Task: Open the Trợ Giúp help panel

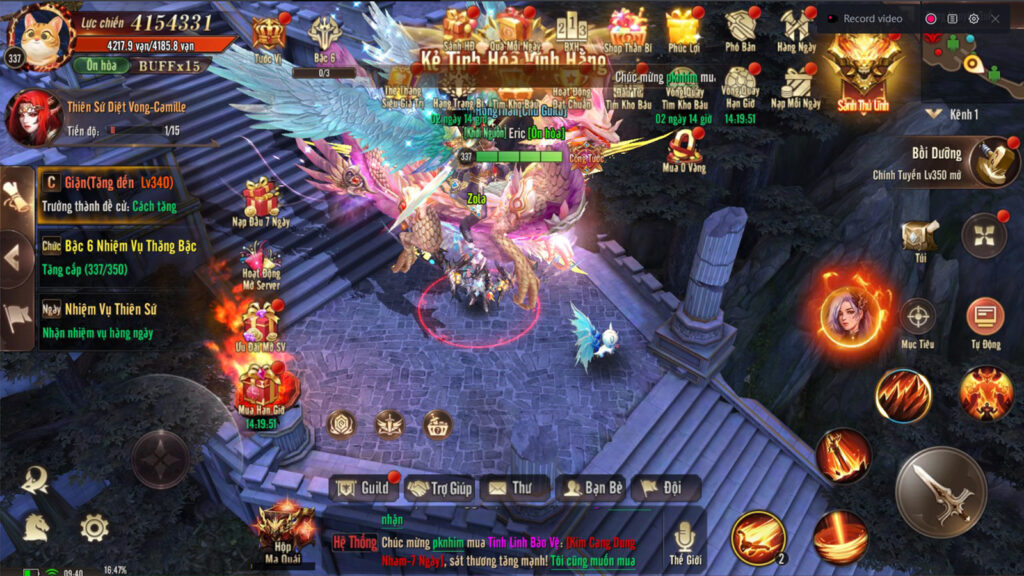Action: [x=439, y=488]
